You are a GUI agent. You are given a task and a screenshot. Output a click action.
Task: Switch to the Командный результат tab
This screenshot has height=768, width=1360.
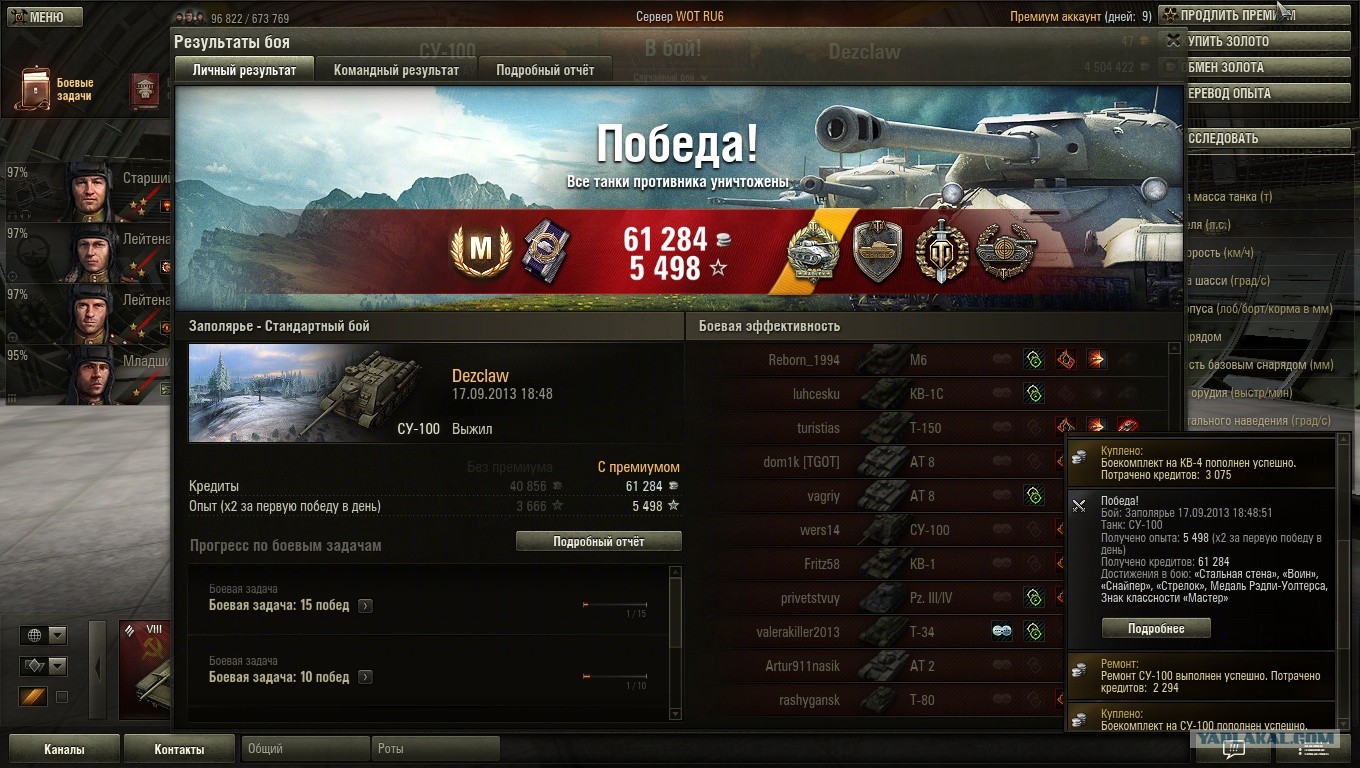click(x=396, y=70)
